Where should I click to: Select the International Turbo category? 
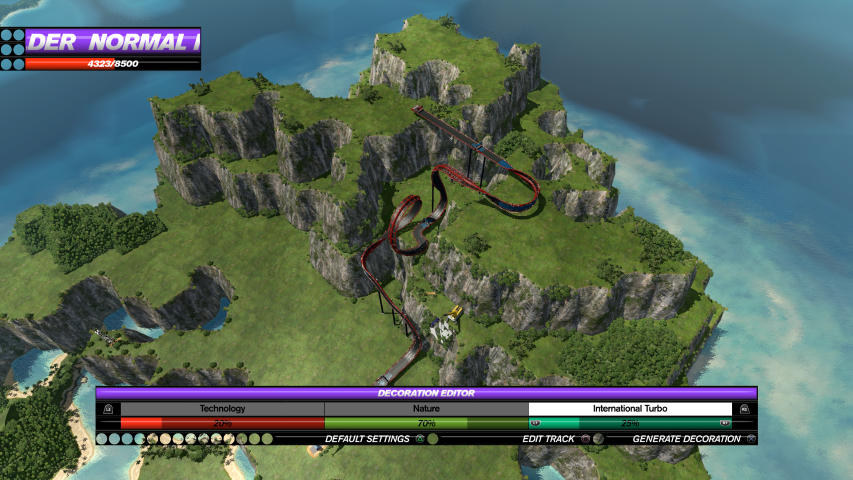pos(630,409)
